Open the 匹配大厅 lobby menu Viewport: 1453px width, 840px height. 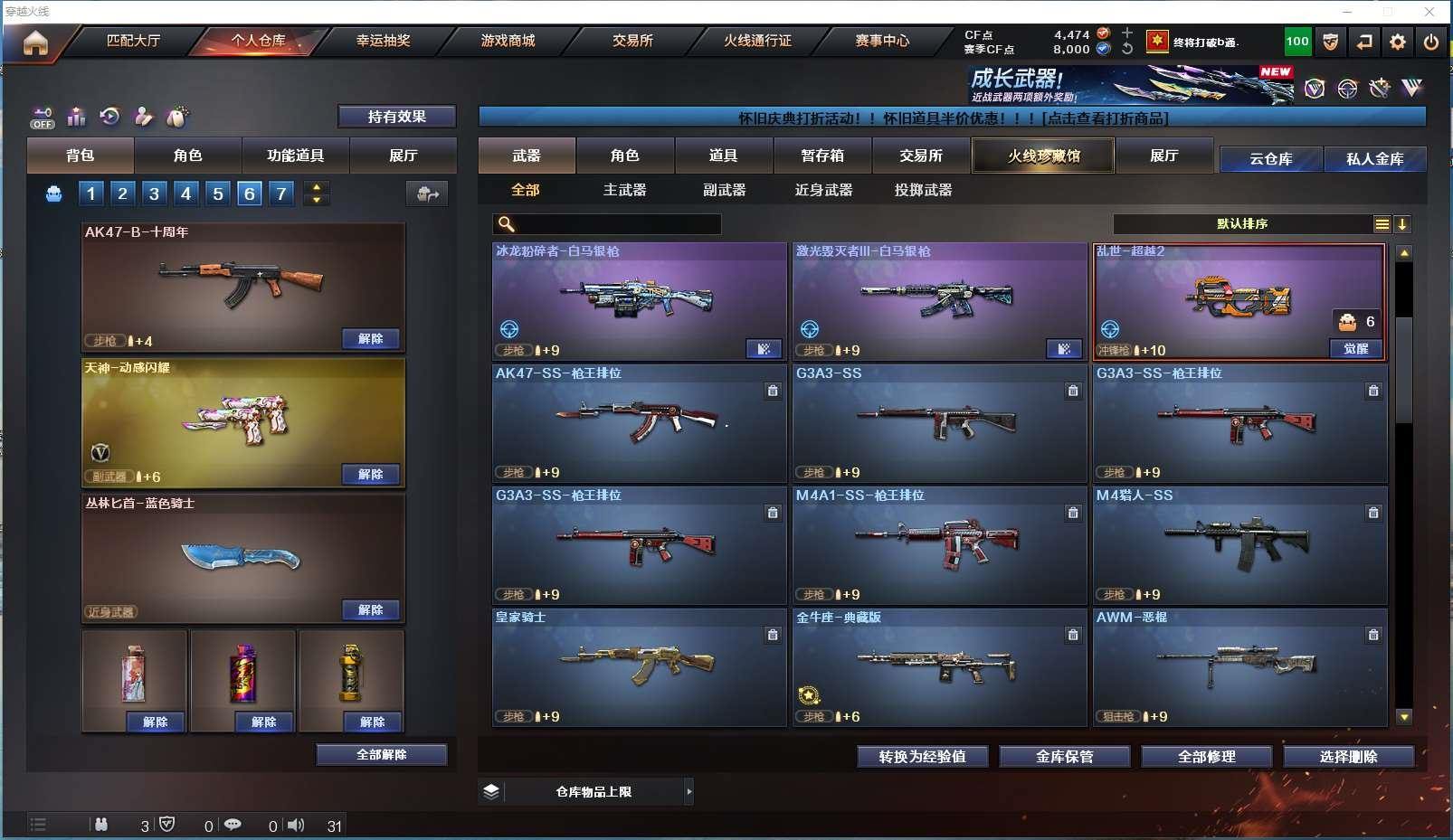click(133, 41)
